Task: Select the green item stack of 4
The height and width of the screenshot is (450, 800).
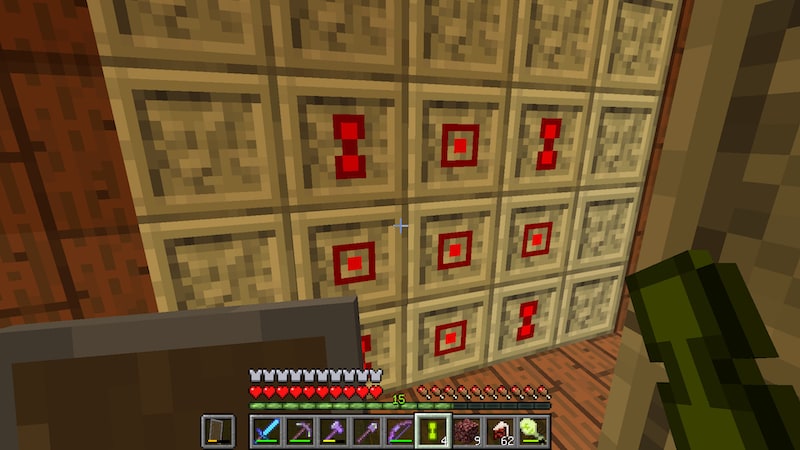Action: [432, 430]
